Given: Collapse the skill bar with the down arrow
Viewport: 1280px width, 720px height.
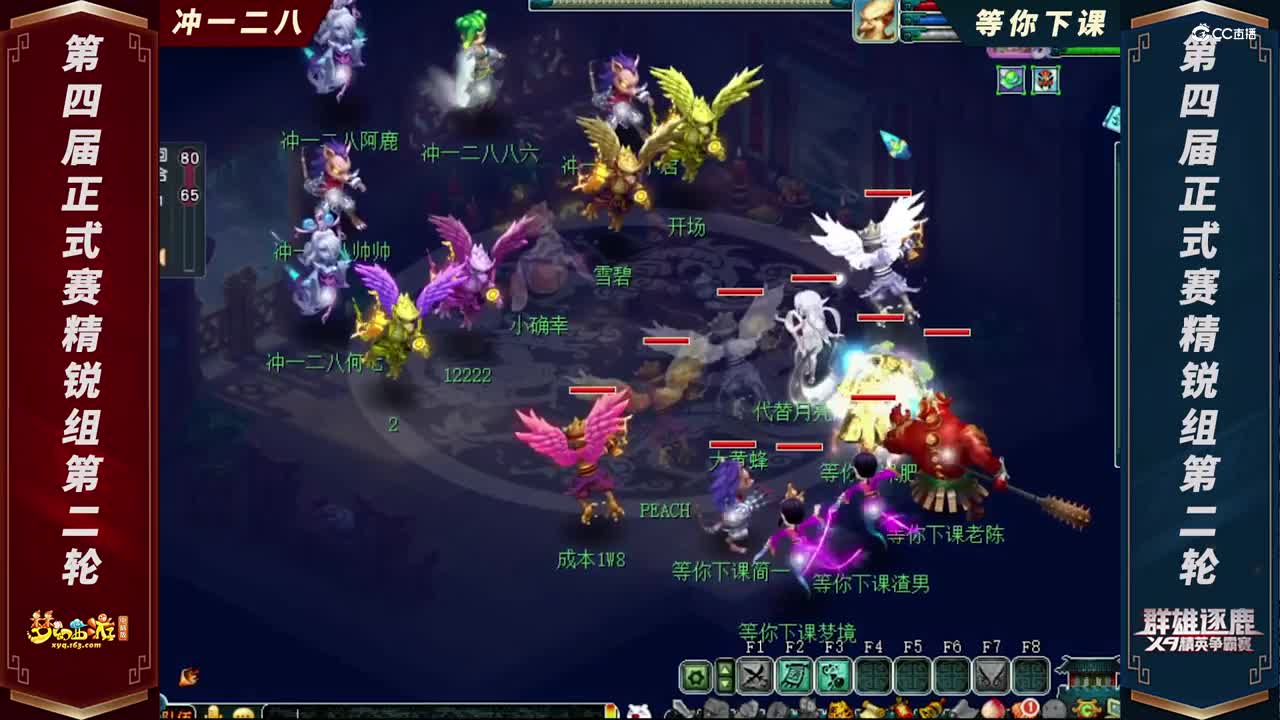Looking at the screenshot, I should [724, 684].
